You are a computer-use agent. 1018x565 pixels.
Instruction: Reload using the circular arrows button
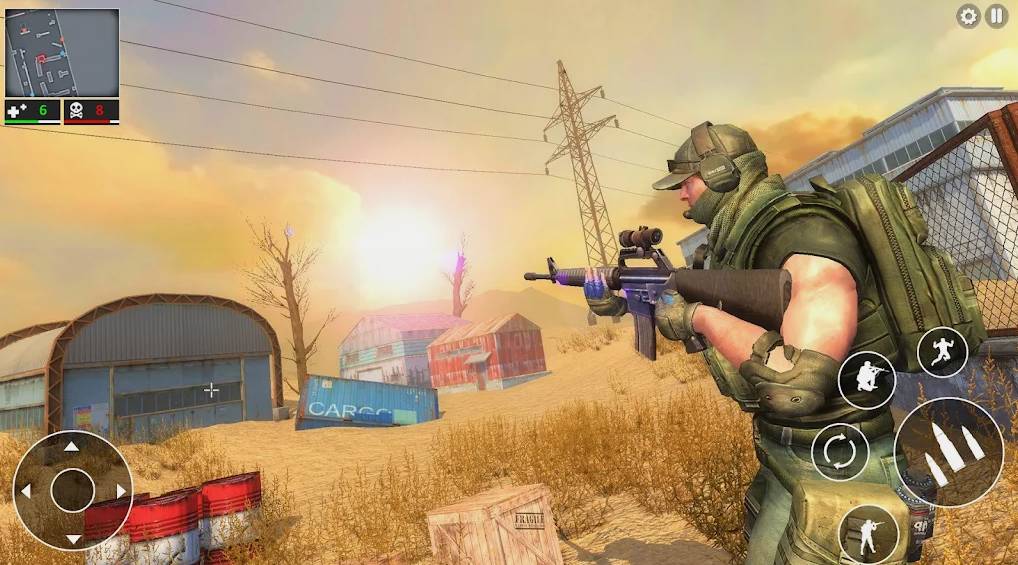pyautogui.click(x=839, y=452)
